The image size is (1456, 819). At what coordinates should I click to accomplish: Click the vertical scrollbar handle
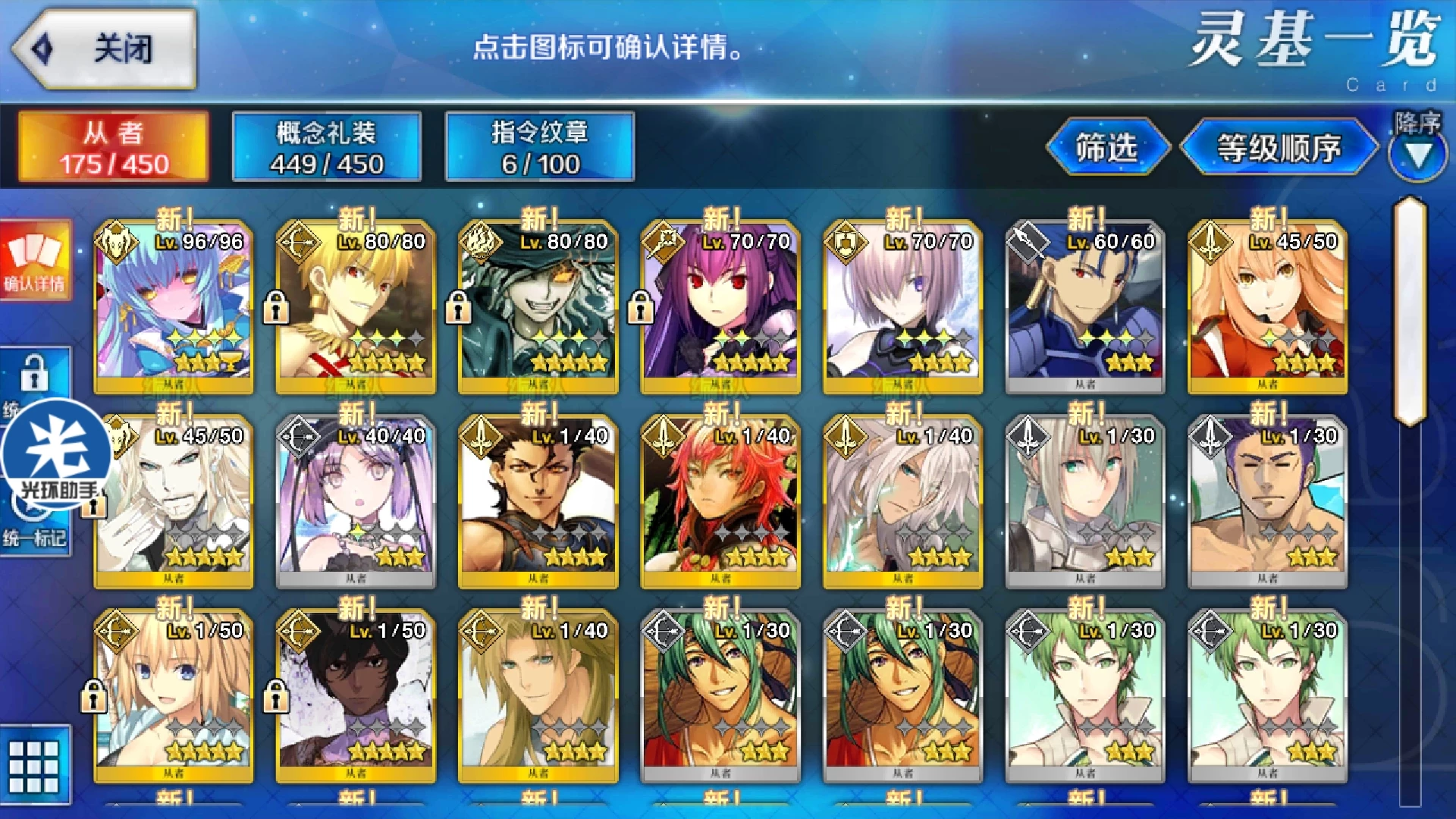pyautogui.click(x=1410, y=311)
